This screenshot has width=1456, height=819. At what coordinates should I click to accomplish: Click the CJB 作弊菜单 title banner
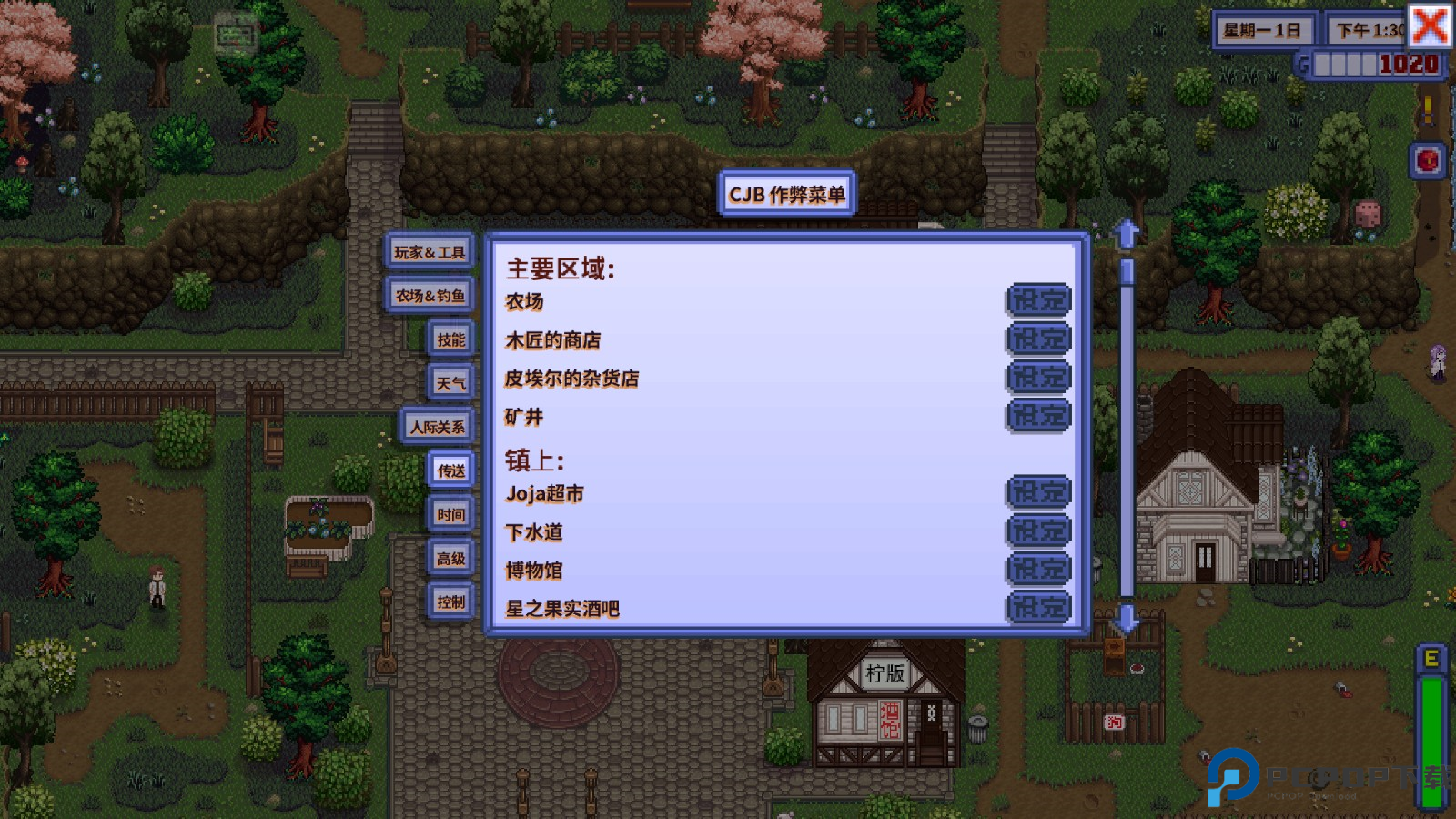tap(788, 194)
